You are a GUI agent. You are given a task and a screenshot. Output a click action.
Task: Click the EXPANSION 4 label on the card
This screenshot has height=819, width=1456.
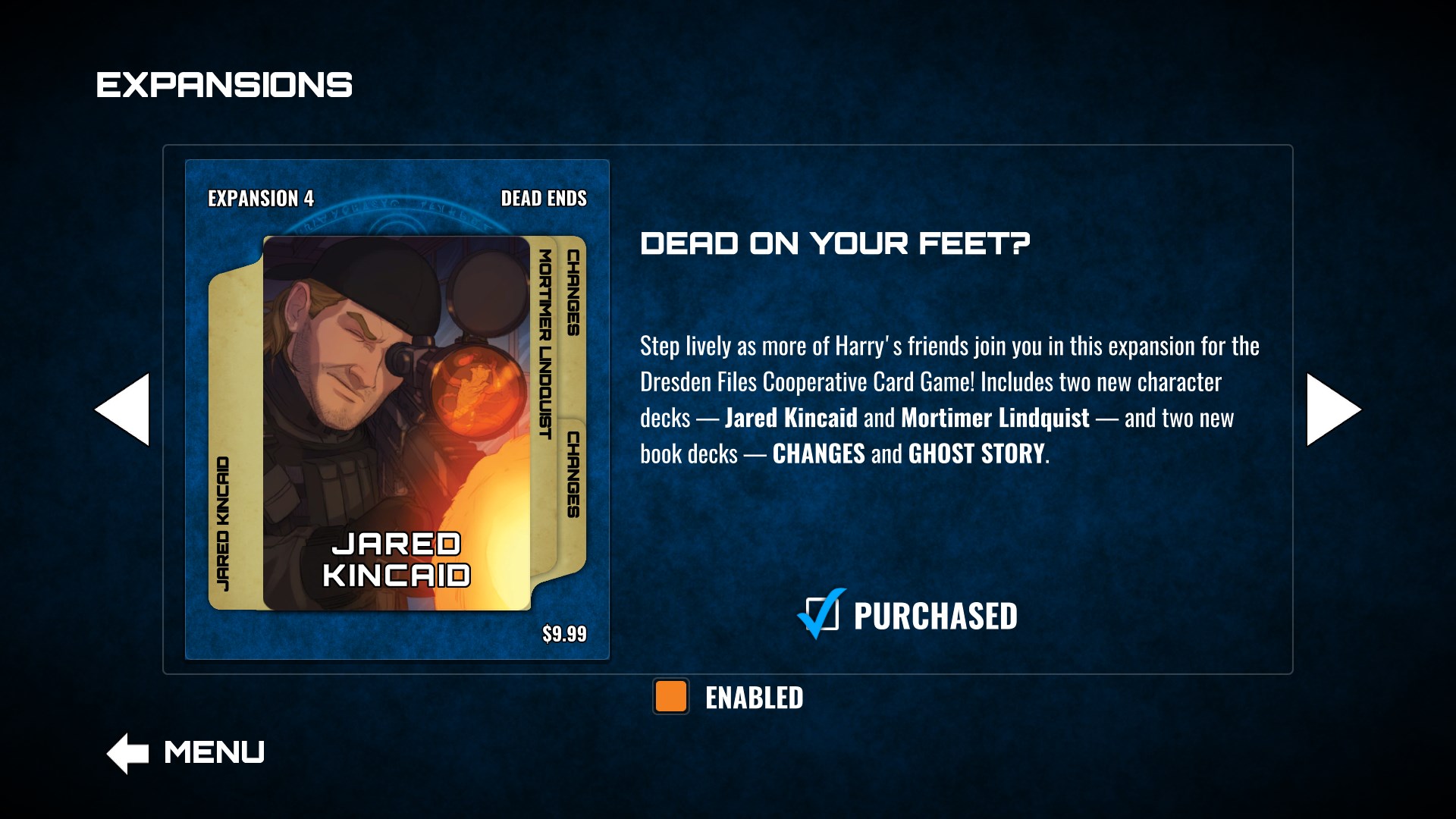pyautogui.click(x=260, y=199)
